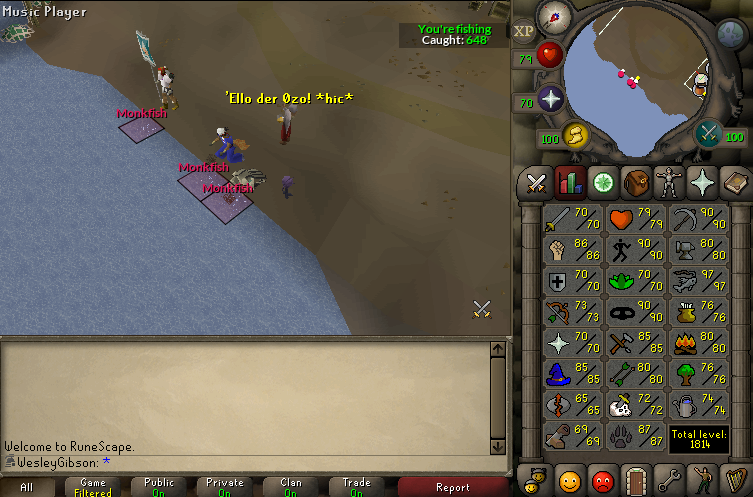Select the Game Filtered chat tab
Screen dimensions: 753x497
tap(93, 488)
